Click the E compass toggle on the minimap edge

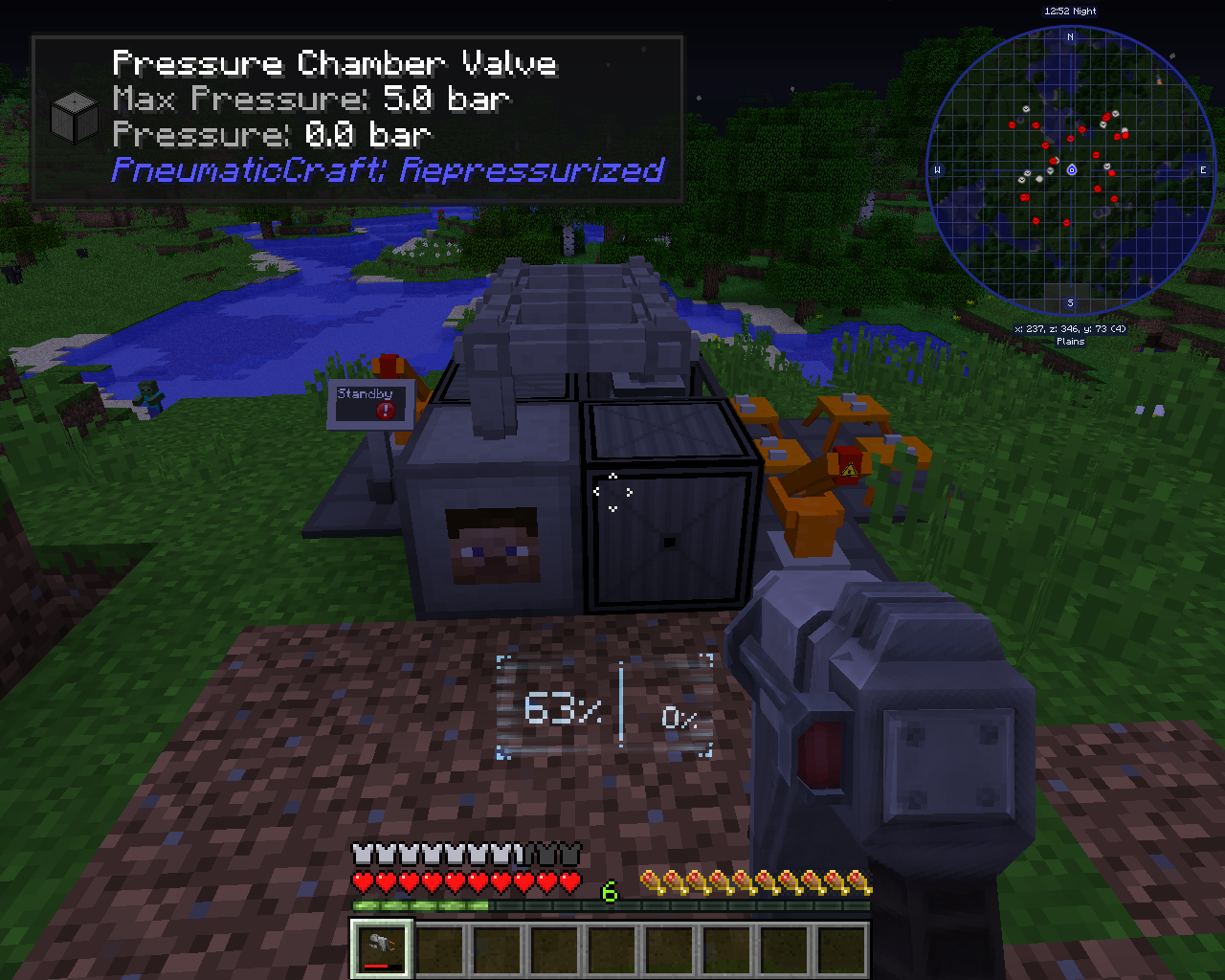pos(1203,168)
